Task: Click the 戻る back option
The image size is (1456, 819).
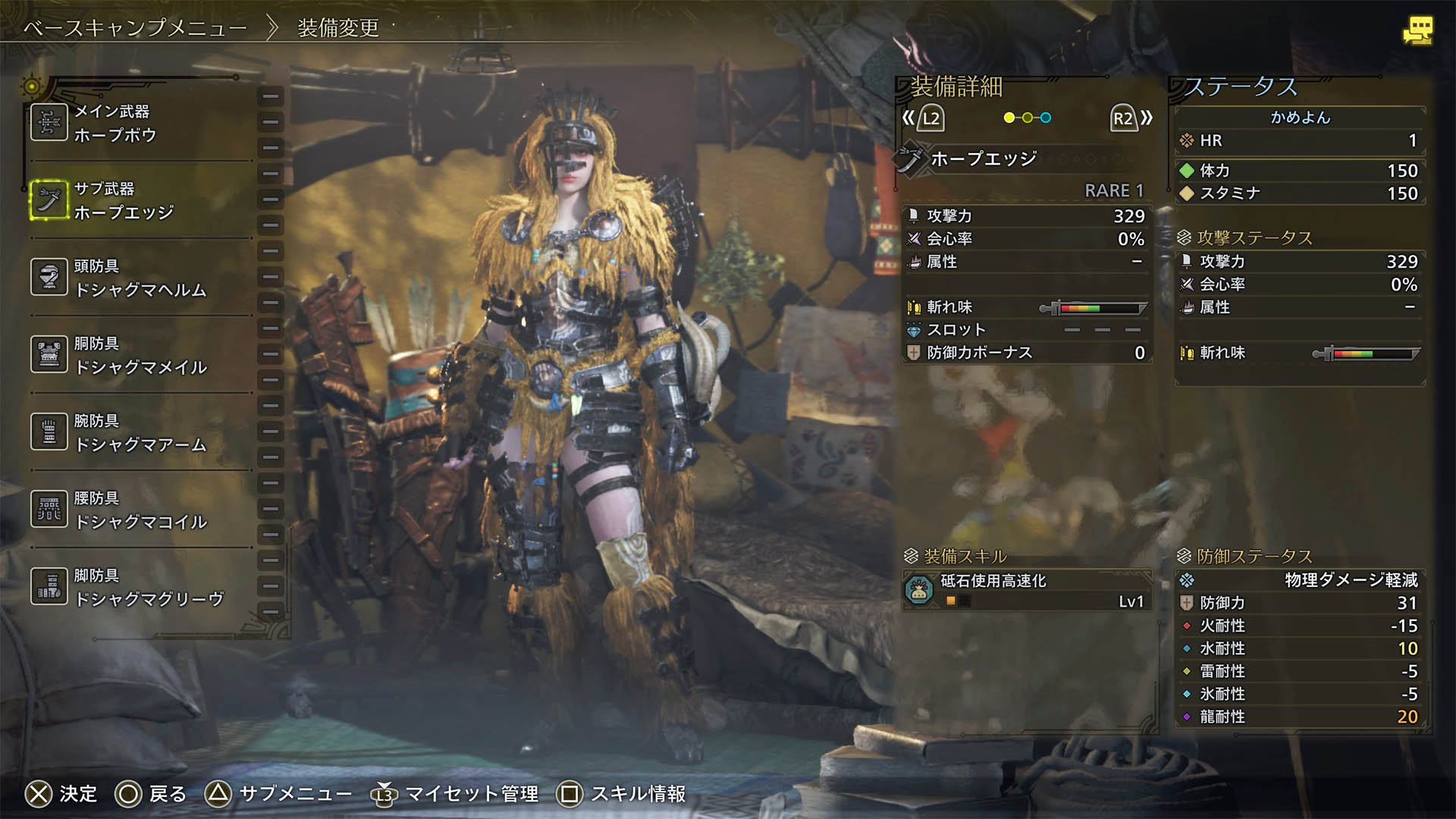Action: click(x=150, y=794)
